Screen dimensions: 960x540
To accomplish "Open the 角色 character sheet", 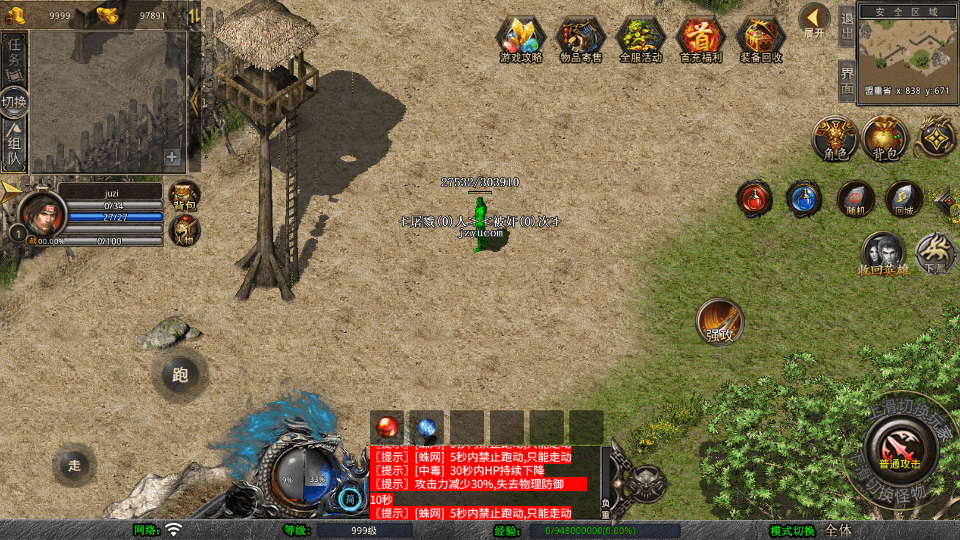I will coord(834,138).
